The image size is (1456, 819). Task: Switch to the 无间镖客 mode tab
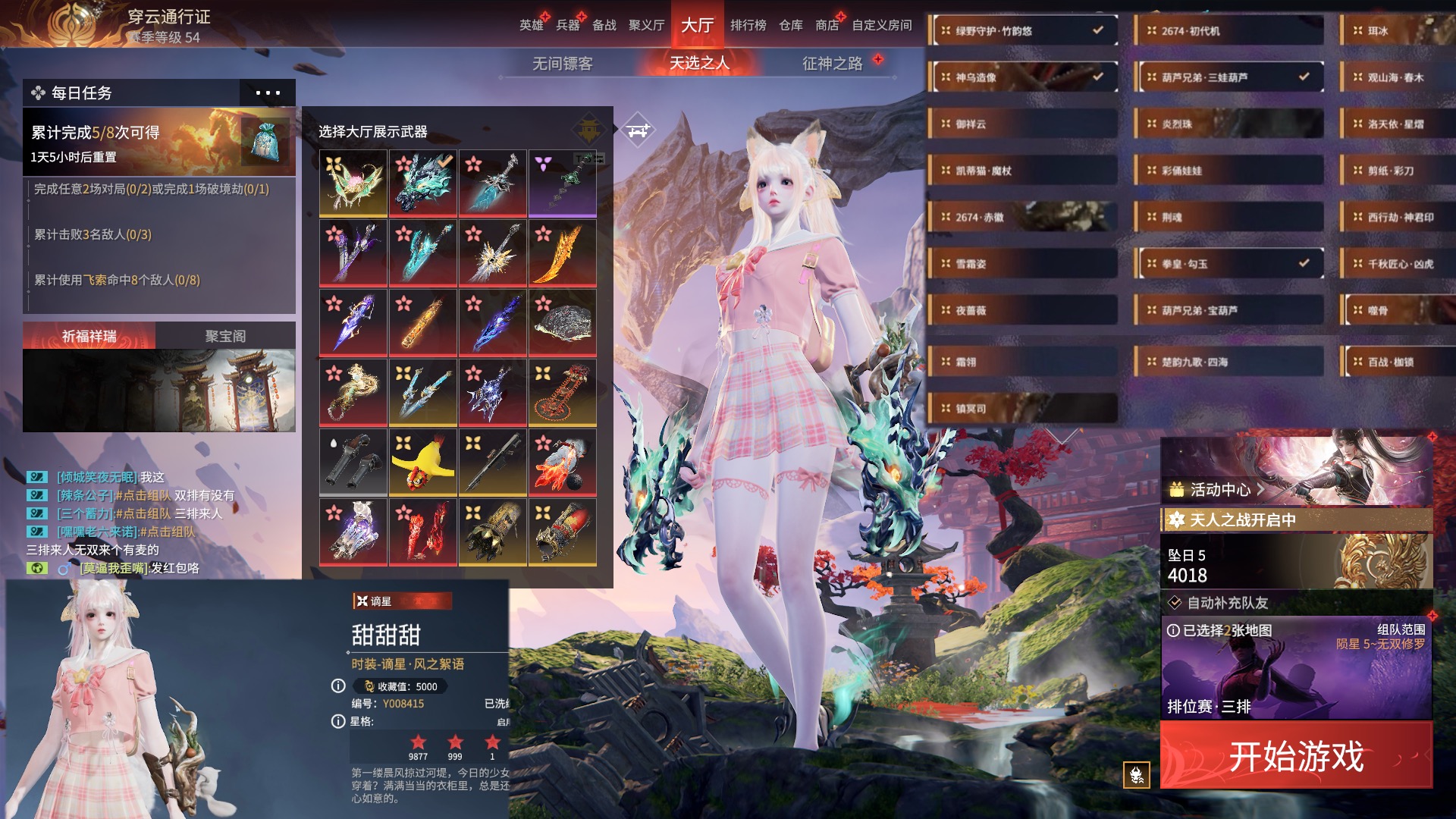click(x=562, y=64)
